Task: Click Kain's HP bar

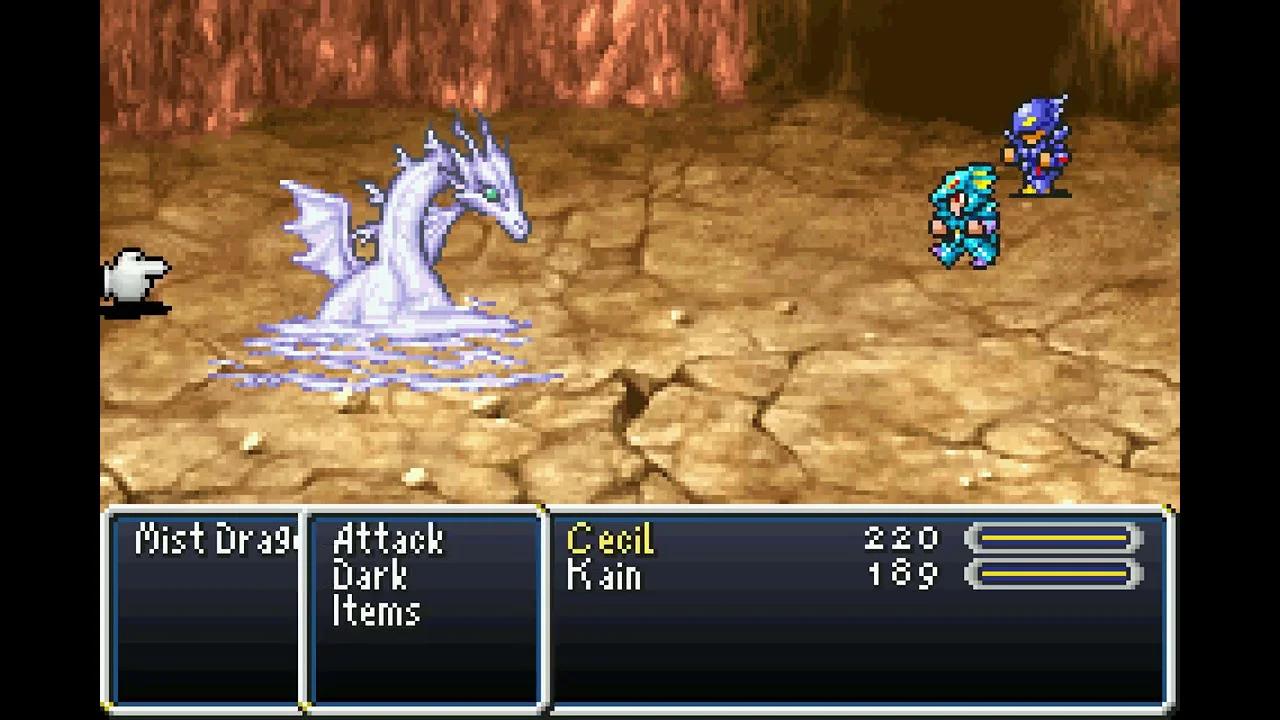Action: click(x=1053, y=574)
